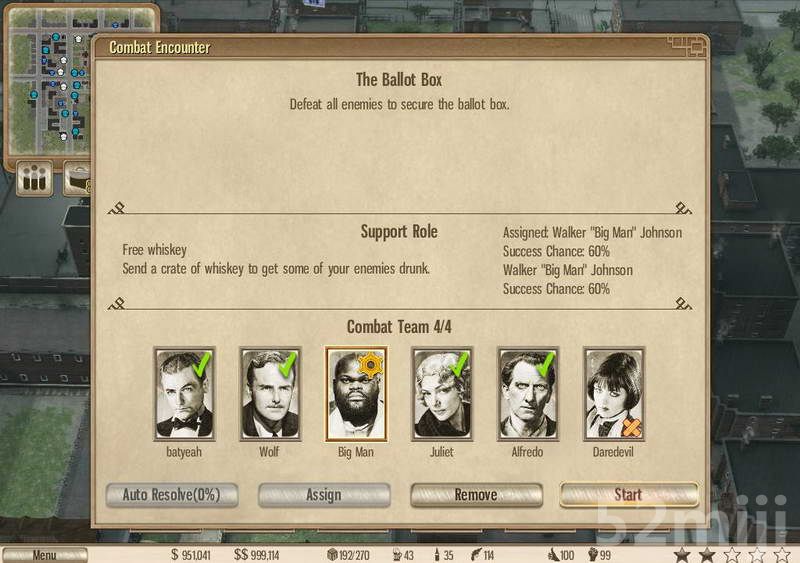Open the Menu button in bottom bar
800x563 pixels.
[44, 555]
